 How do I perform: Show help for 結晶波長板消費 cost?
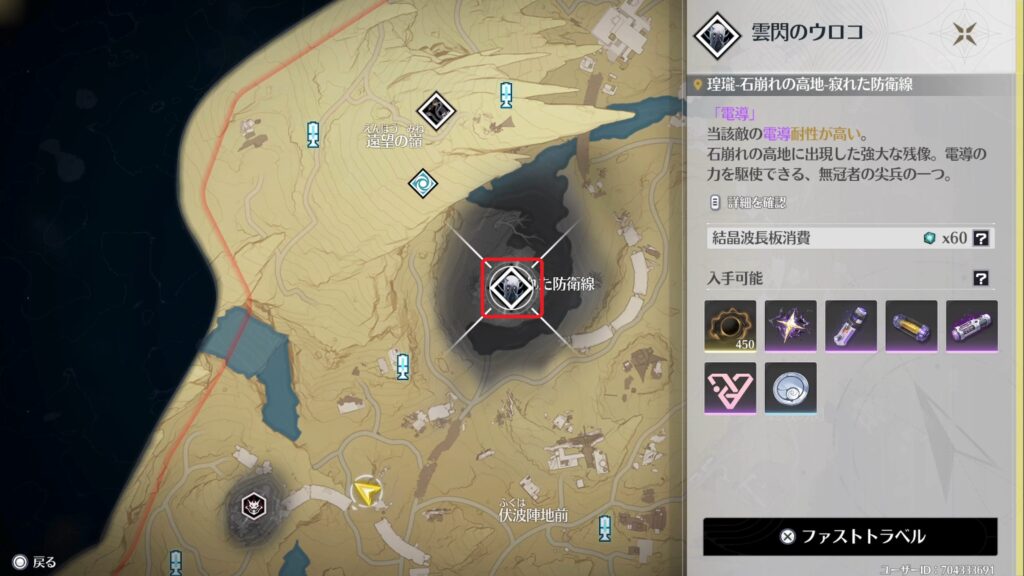982,238
